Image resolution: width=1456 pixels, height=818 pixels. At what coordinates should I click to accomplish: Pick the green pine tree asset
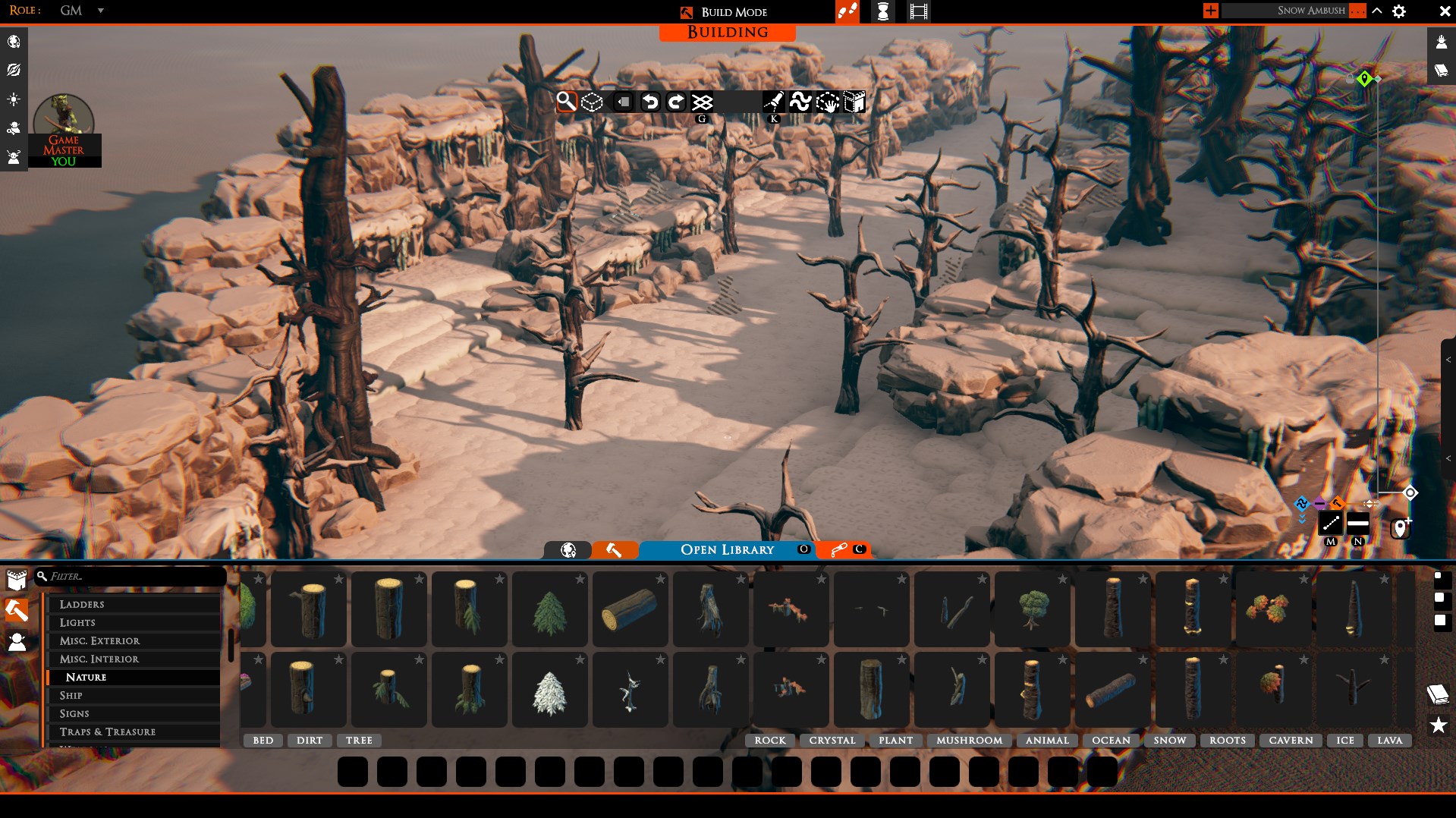pos(549,612)
